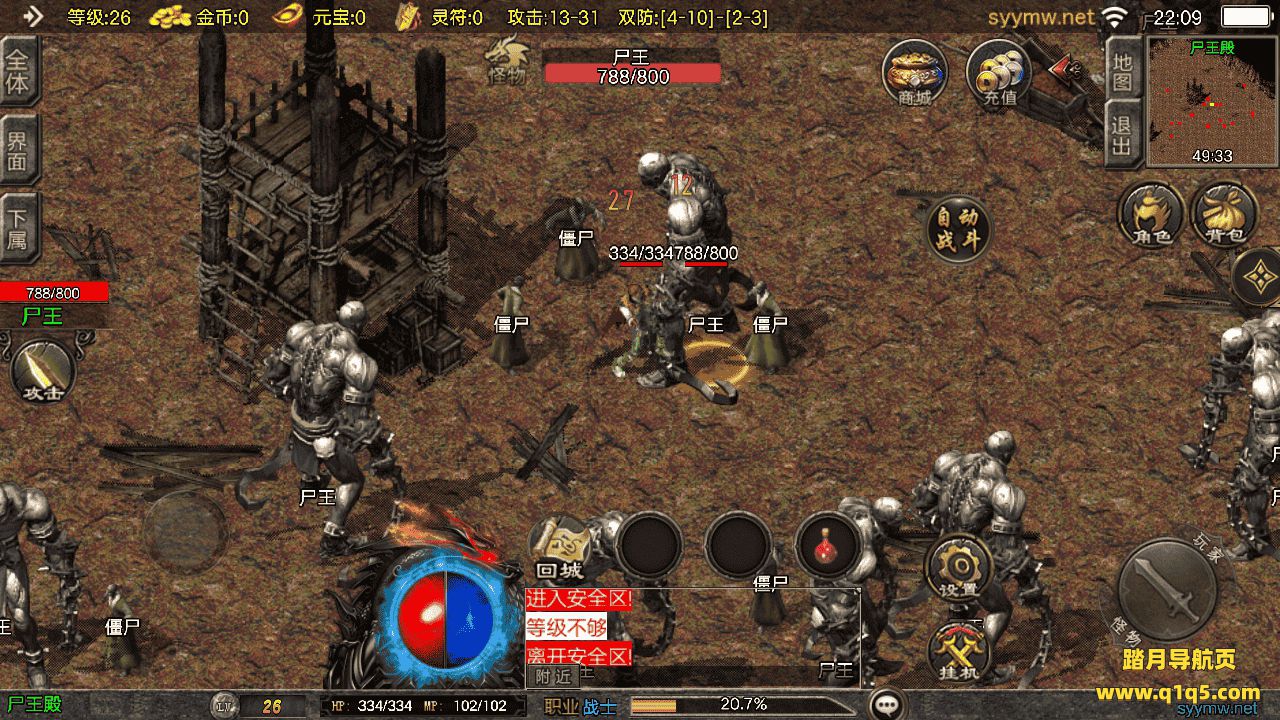Open the 商城 shop

tap(914, 72)
